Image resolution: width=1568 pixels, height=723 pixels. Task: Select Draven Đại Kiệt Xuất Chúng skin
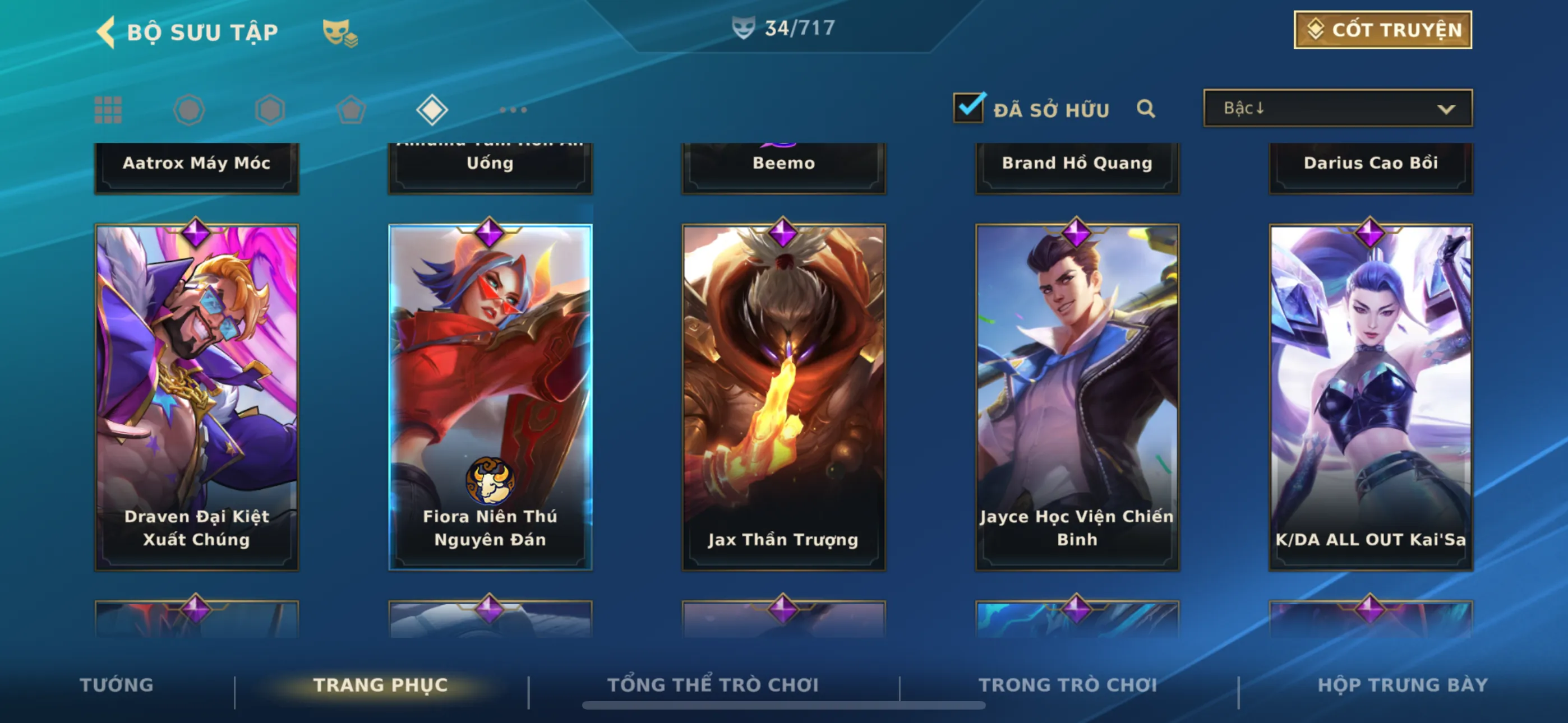(x=197, y=397)
